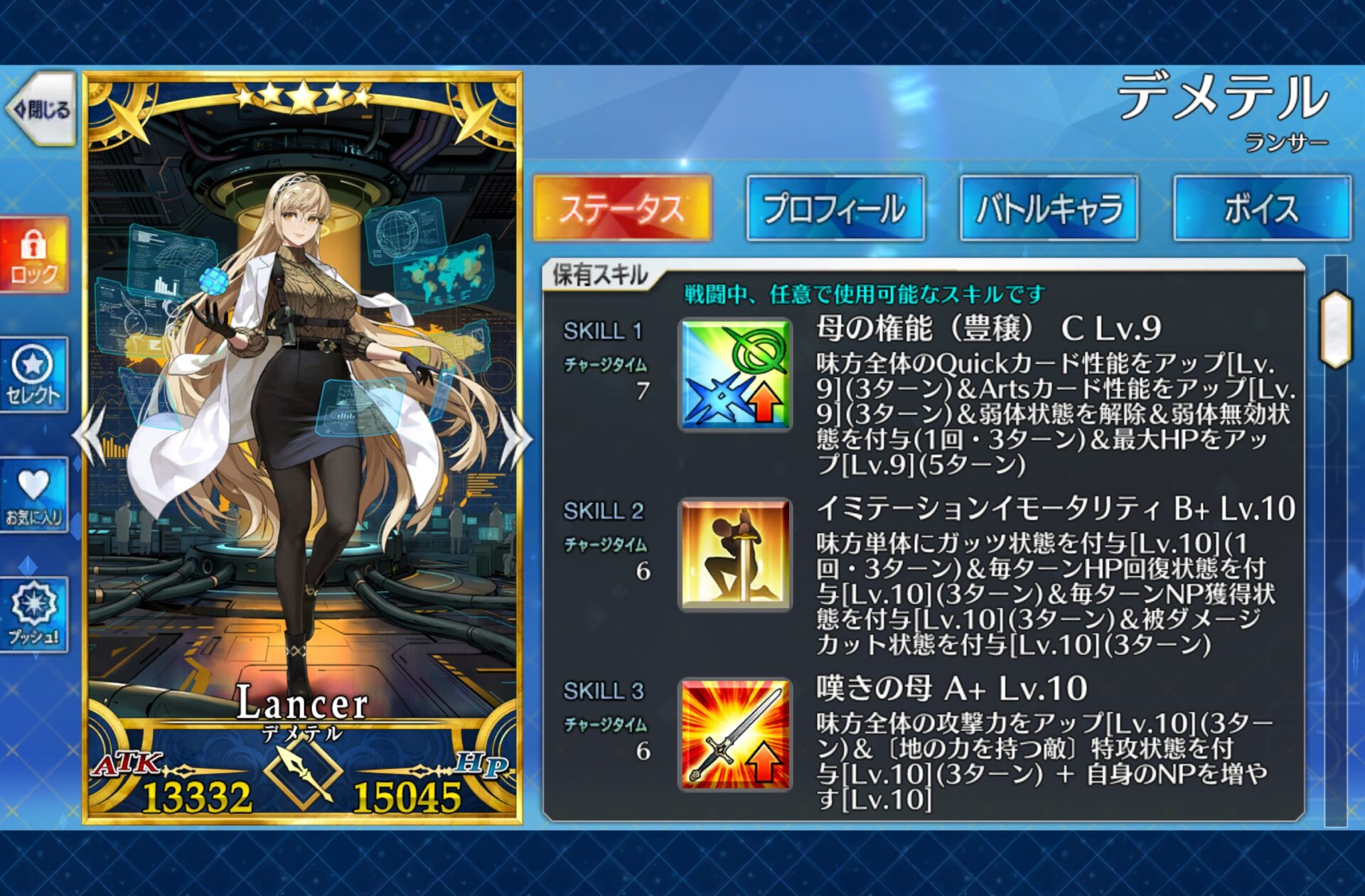Image resolution: width=1365 pixels, height=896 pixels.
Task: Select the Skill 2 kneeling figure icon
Action: tap(735, 554)
